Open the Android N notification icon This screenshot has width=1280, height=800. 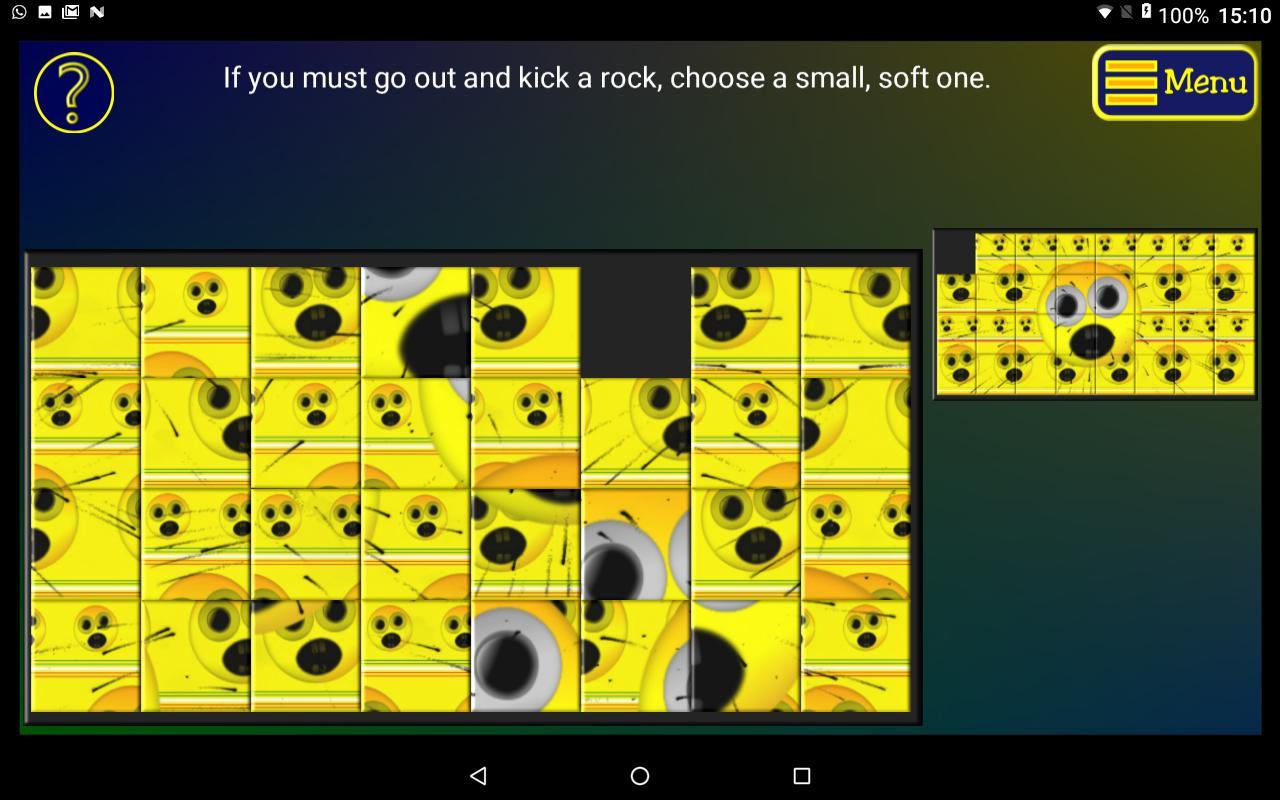tap(96, 13)
